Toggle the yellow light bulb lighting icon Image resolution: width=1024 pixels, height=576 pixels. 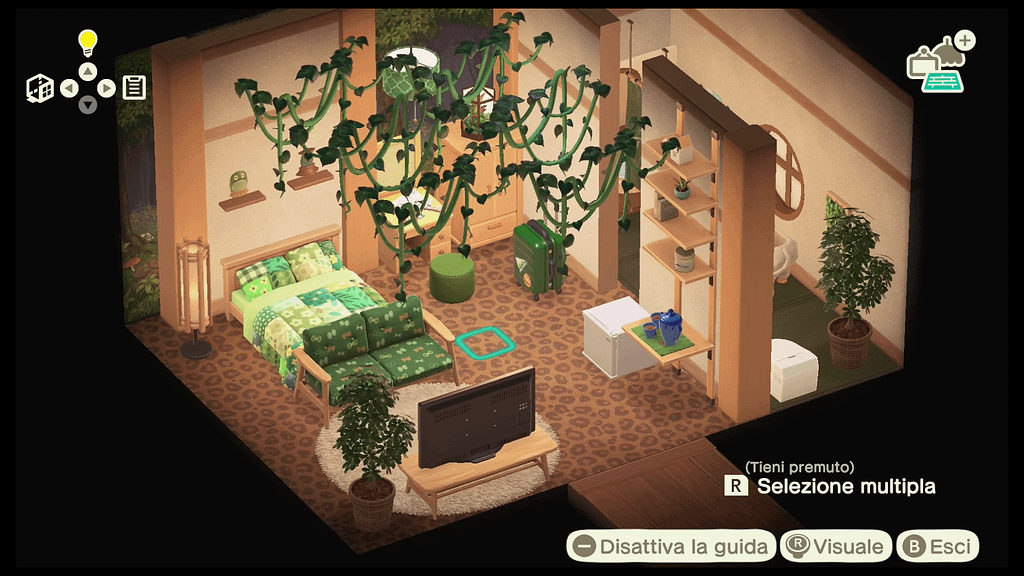coord(88,43)
